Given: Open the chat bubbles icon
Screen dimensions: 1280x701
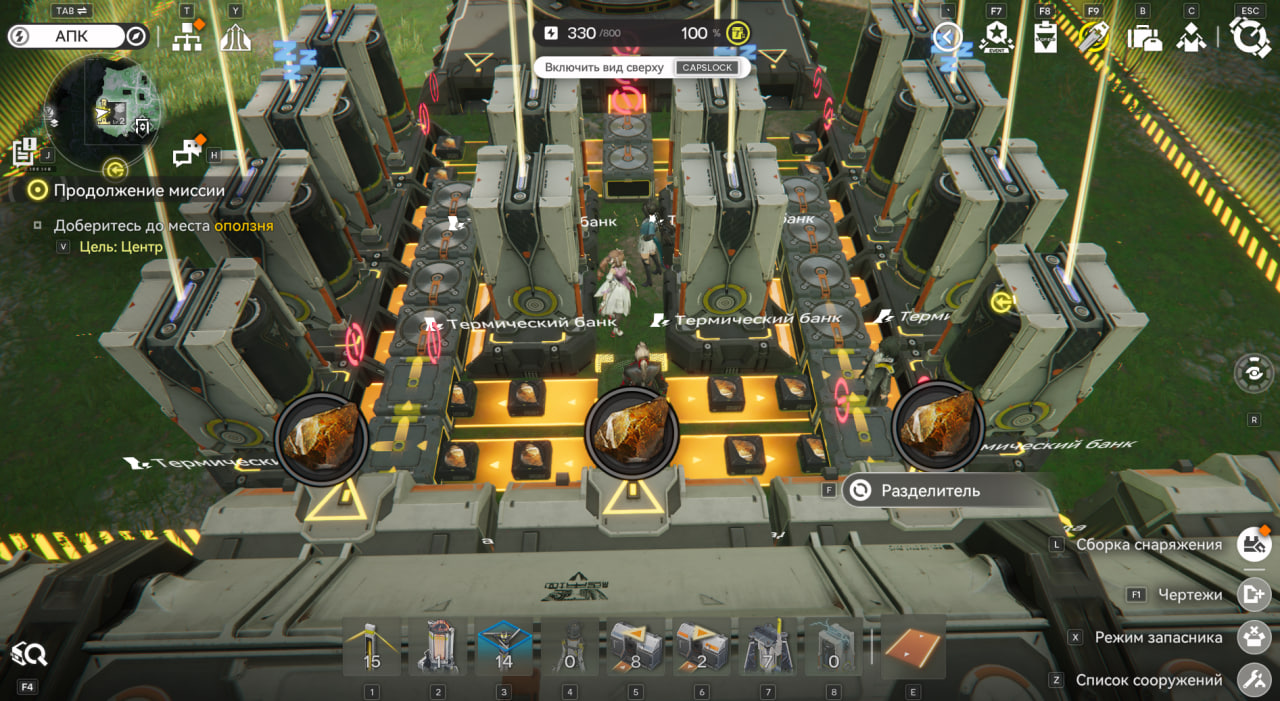Looking at the screenshot, I should 186,153.
